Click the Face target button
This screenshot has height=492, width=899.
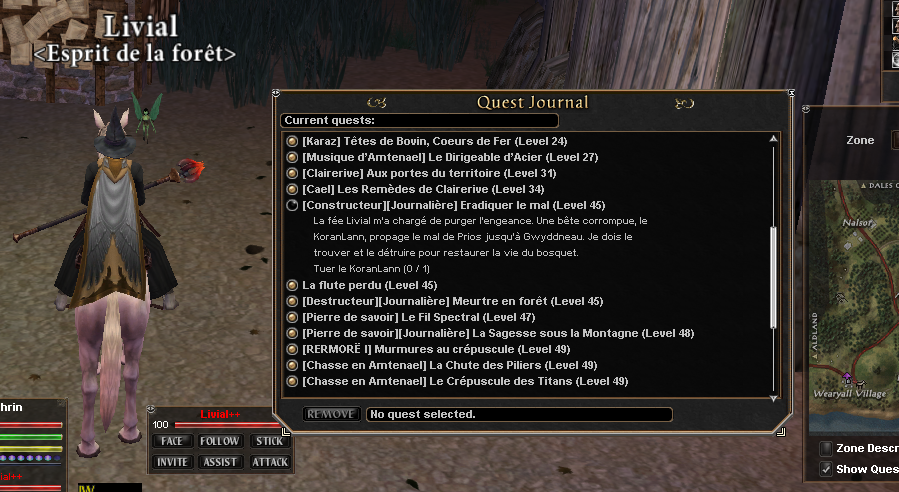[x=171, y=441]
